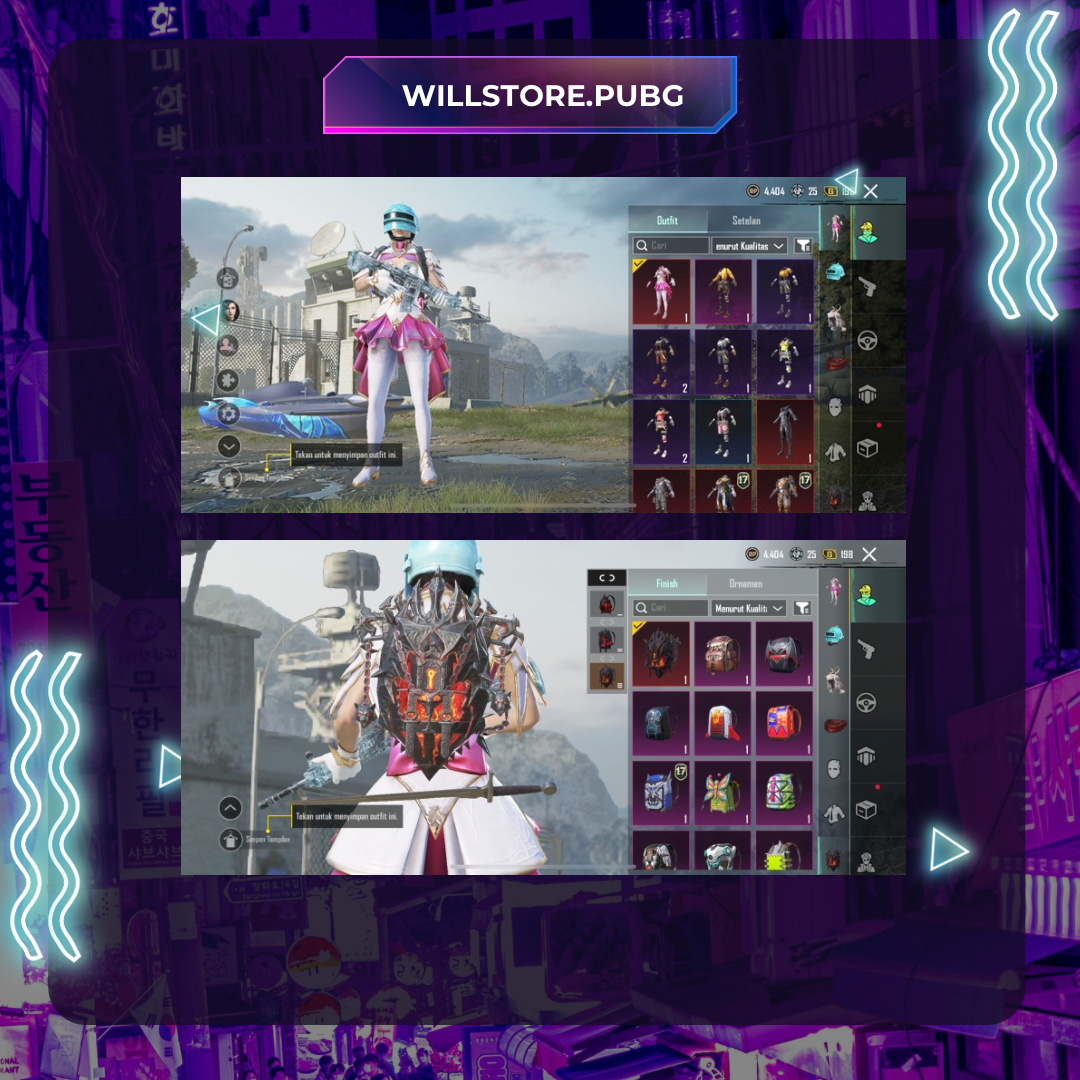Choose the brown leather backpack skin
This screenshot has width=1080, height=1080.
[x=723, y=655]
